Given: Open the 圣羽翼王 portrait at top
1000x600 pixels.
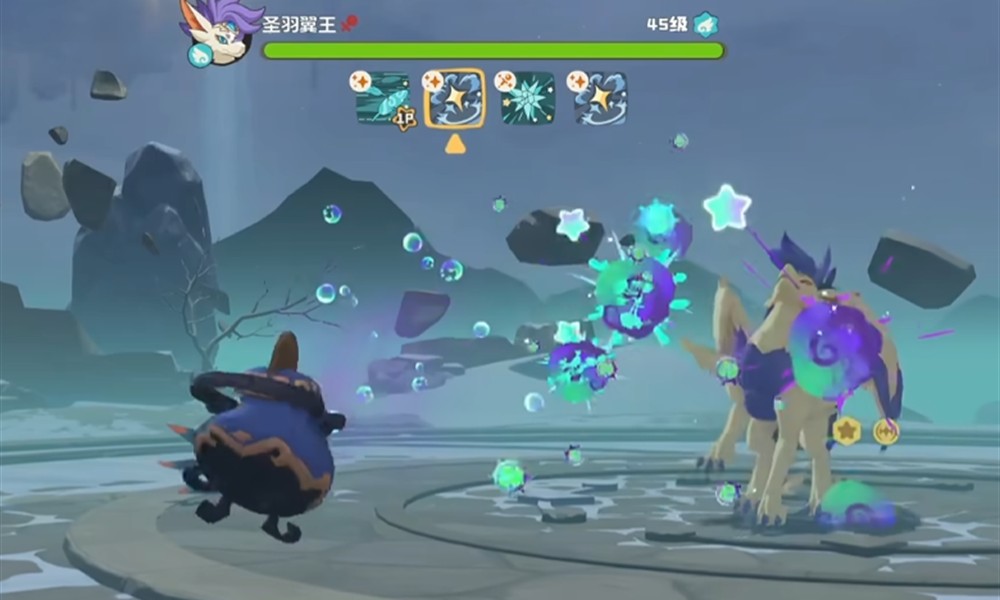Looking at the screenshot, I should pyautogui.click(x=217, y=32).
